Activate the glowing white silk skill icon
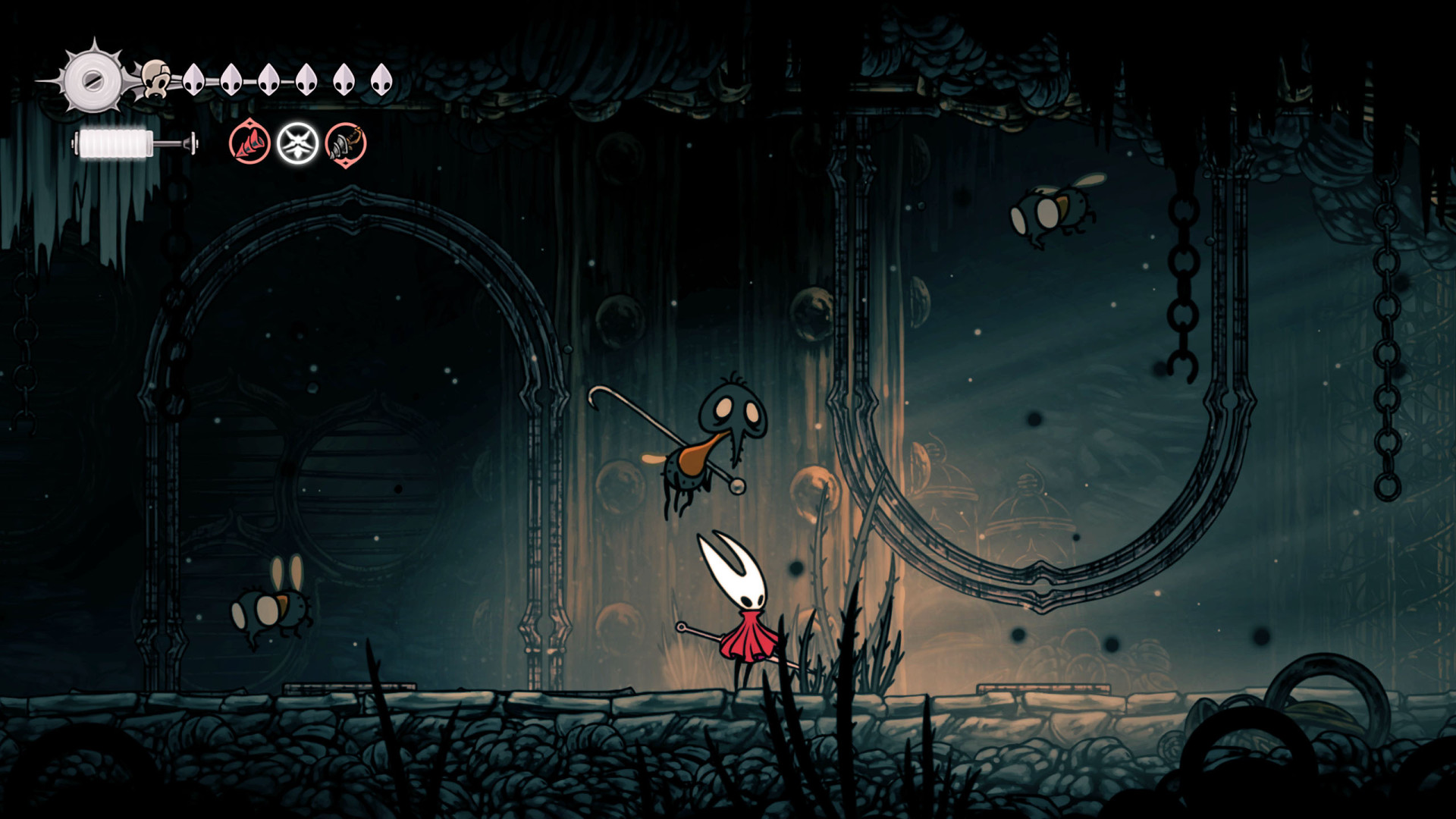 (x=297, y=143)
